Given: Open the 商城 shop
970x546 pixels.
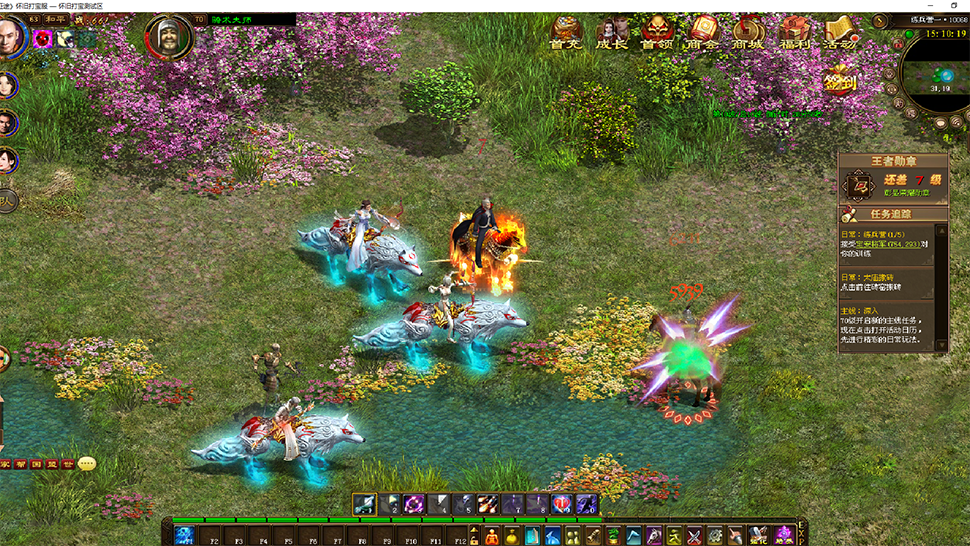Looking at the screenshot, I should coord(748,31).
